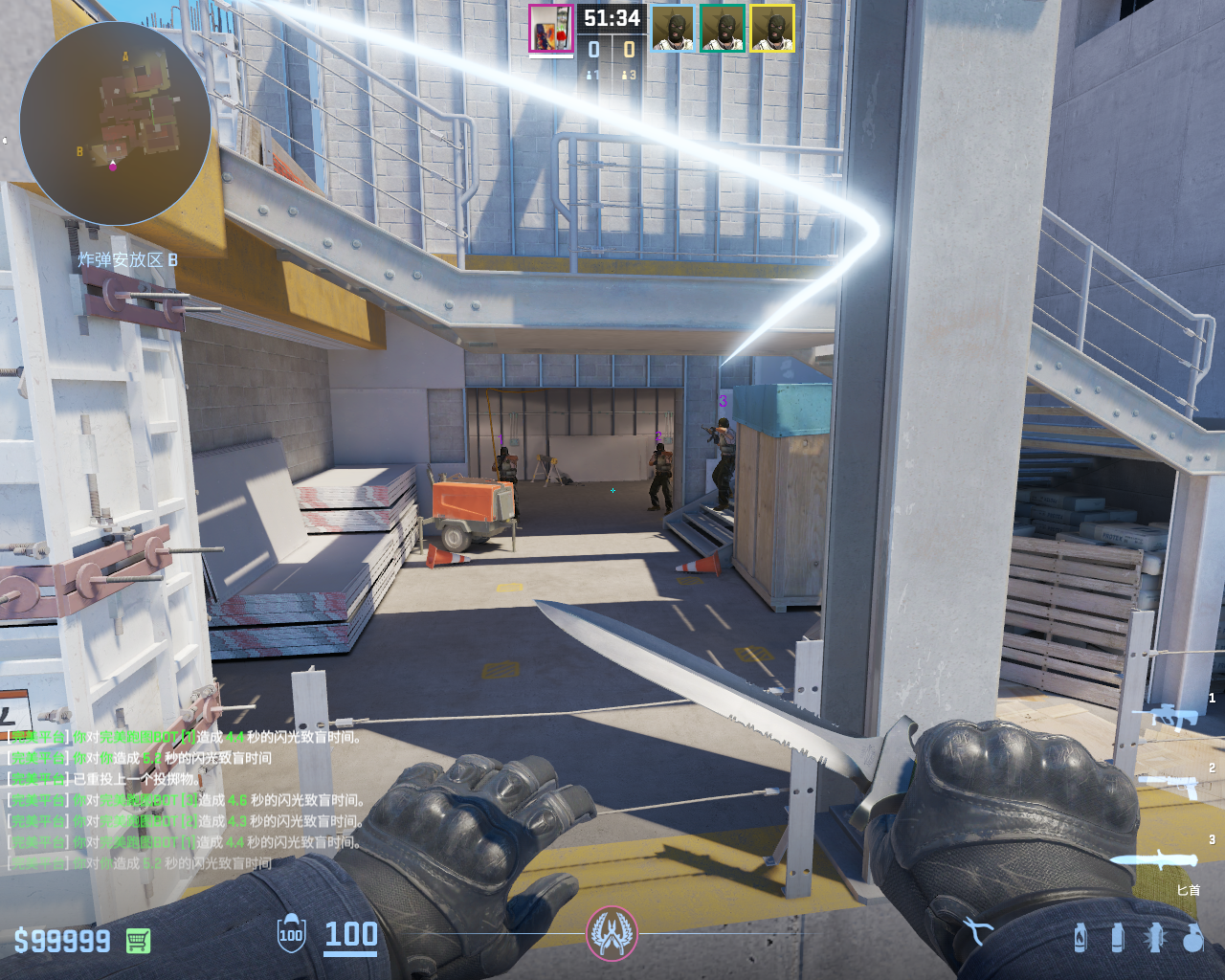Screen dimensions: 1225x980
Task: Open the buy menu cart icon
Action: pos(138,941)
